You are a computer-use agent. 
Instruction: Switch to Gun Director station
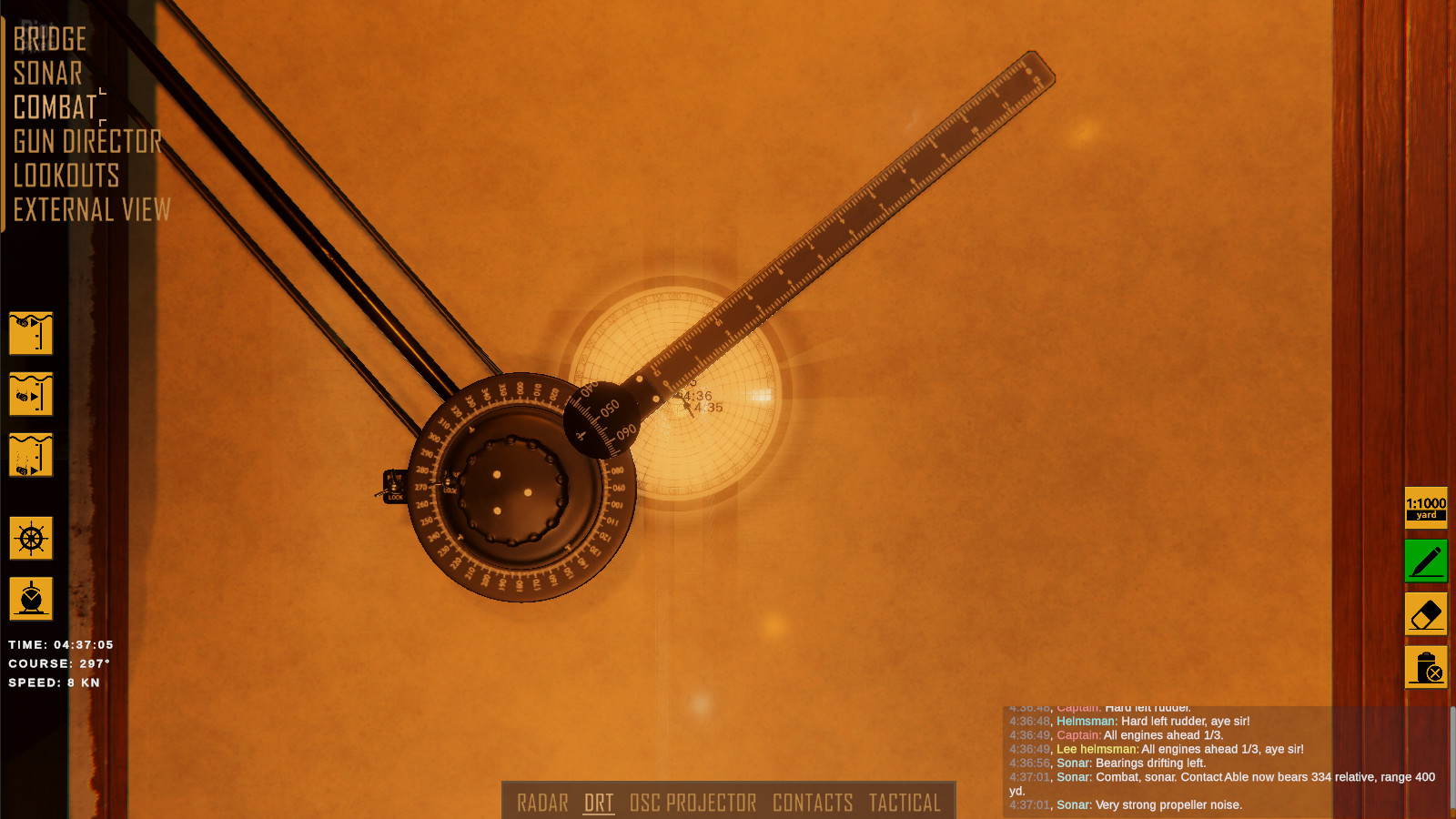click(x=87, y=141)
